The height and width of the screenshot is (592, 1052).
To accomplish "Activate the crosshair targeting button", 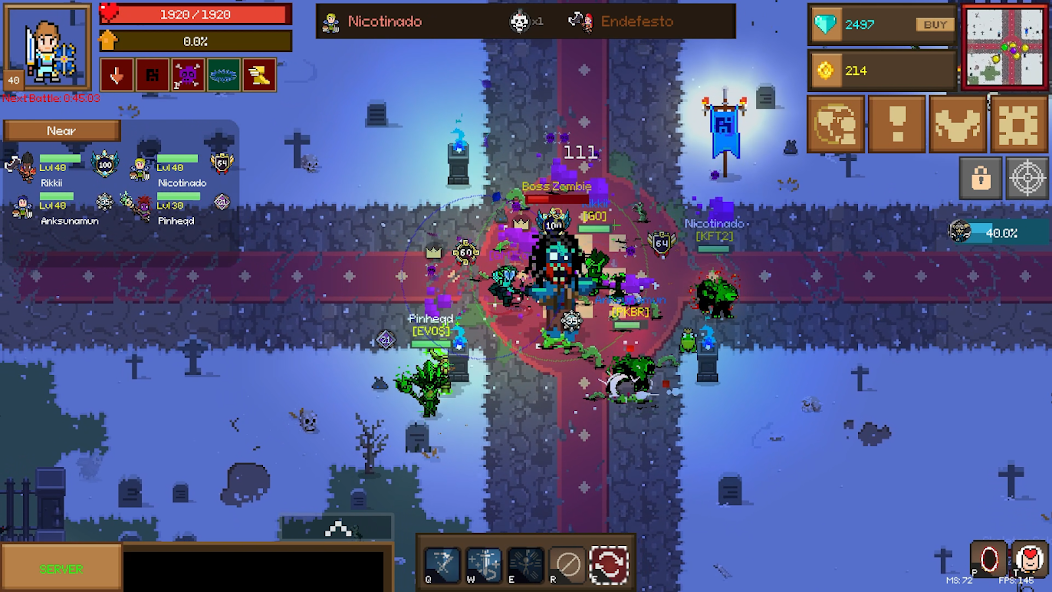I will 1027,178.
